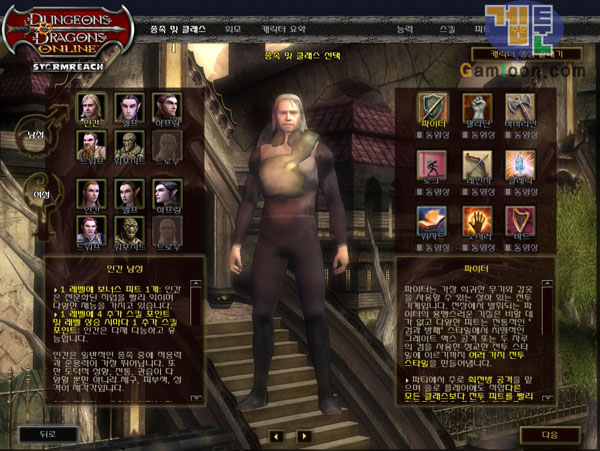The width and height of the screenshot is (600, 451).
Task: Select the Fighter class shield icon
Action: pos(433,107)
